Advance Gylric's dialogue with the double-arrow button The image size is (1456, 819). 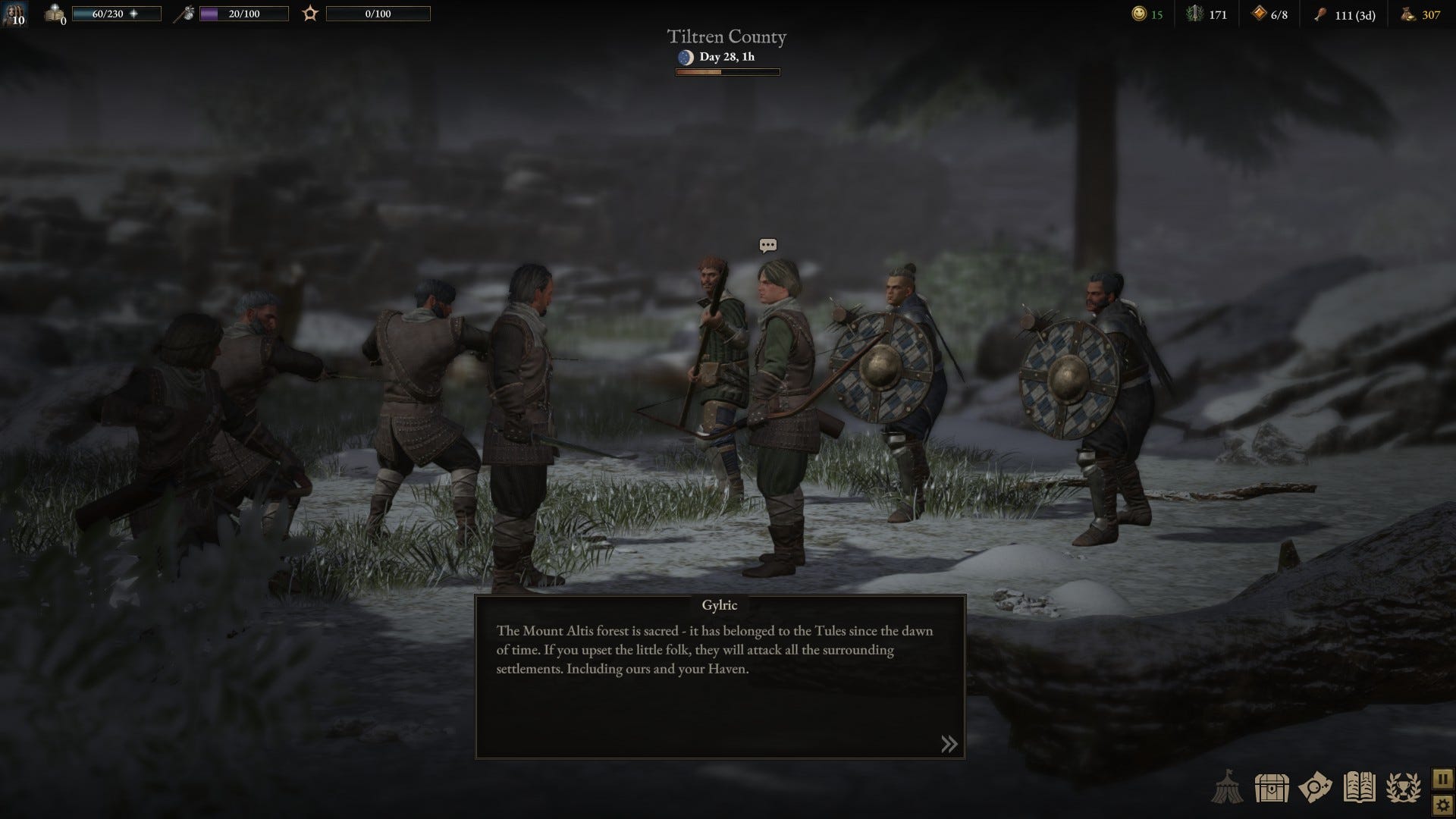(949, 744)
